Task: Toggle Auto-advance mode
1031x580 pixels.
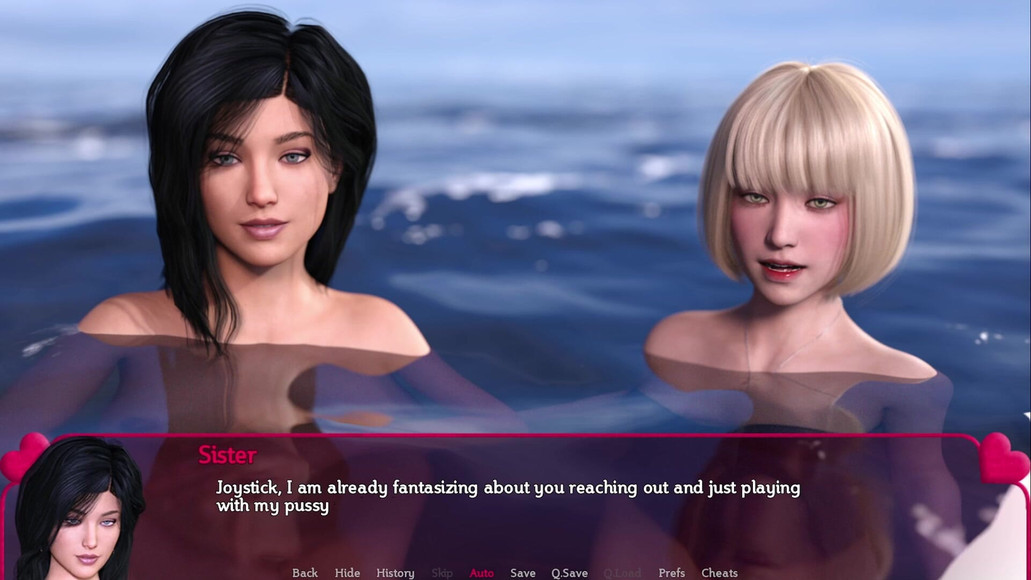Action: click(482, 573)
